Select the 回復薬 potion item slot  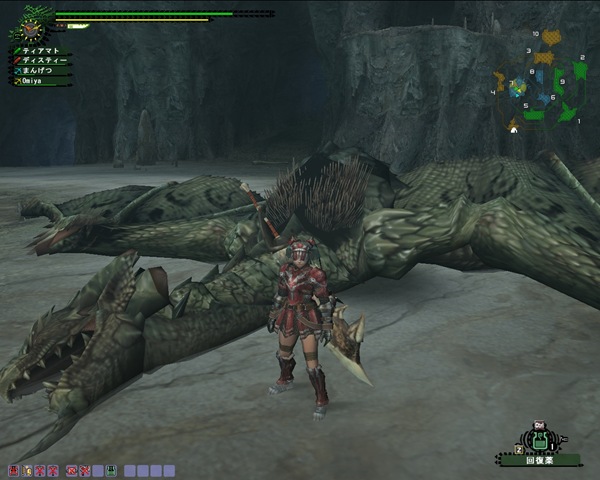pyautogui.click(x=540, y=442)
